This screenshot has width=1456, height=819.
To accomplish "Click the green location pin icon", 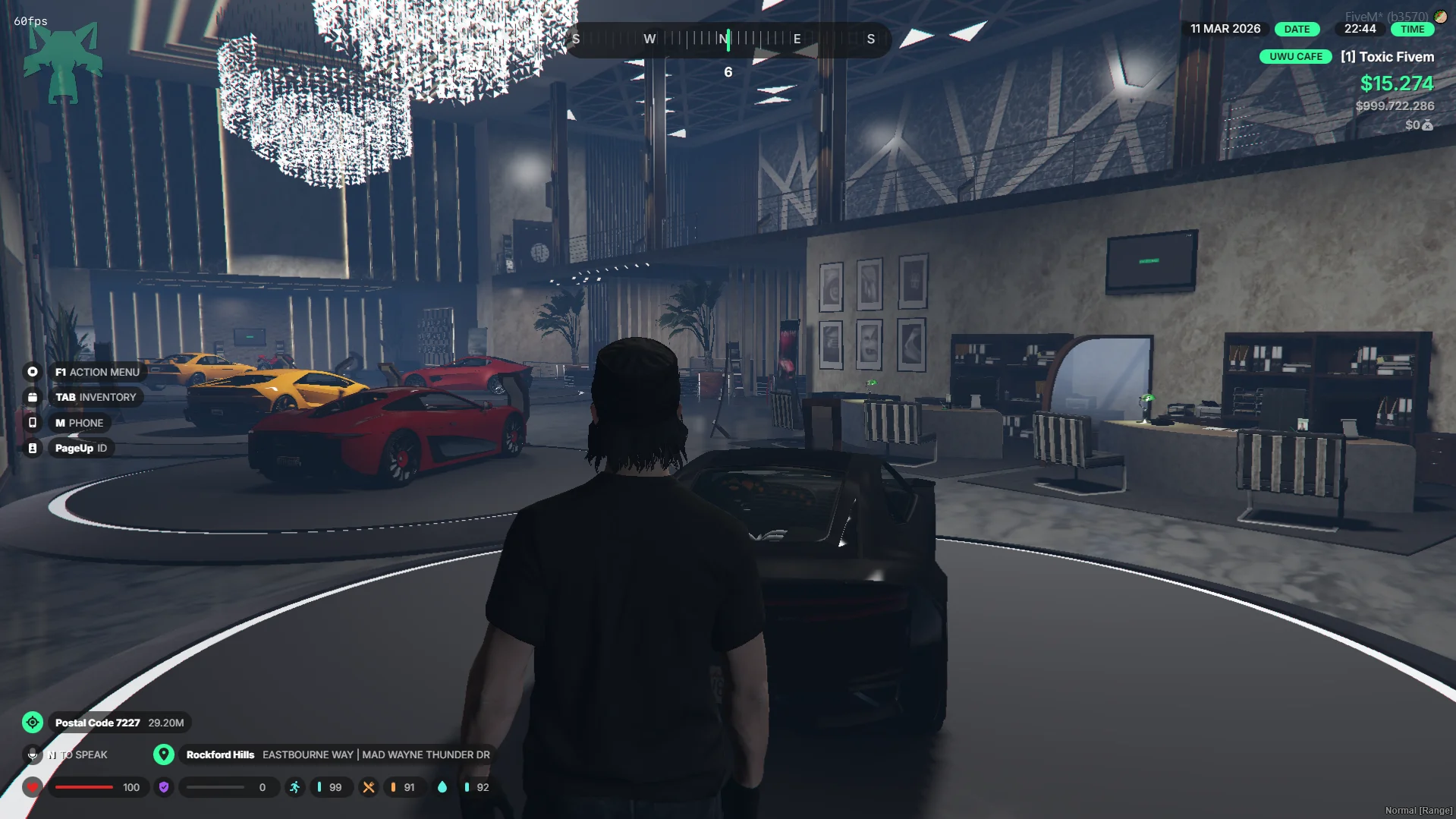I will 163,754.
